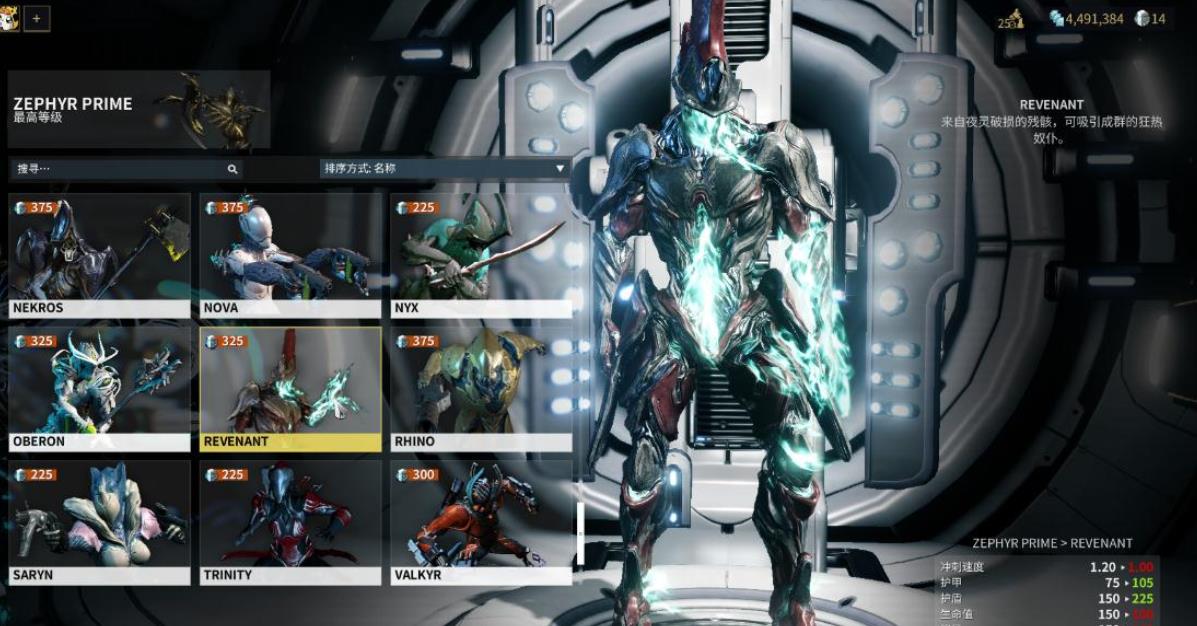Open the currently equipped Zephyr Prime panel
The width and height of the screenshot is (1197, 626).
tap(138, 110)
